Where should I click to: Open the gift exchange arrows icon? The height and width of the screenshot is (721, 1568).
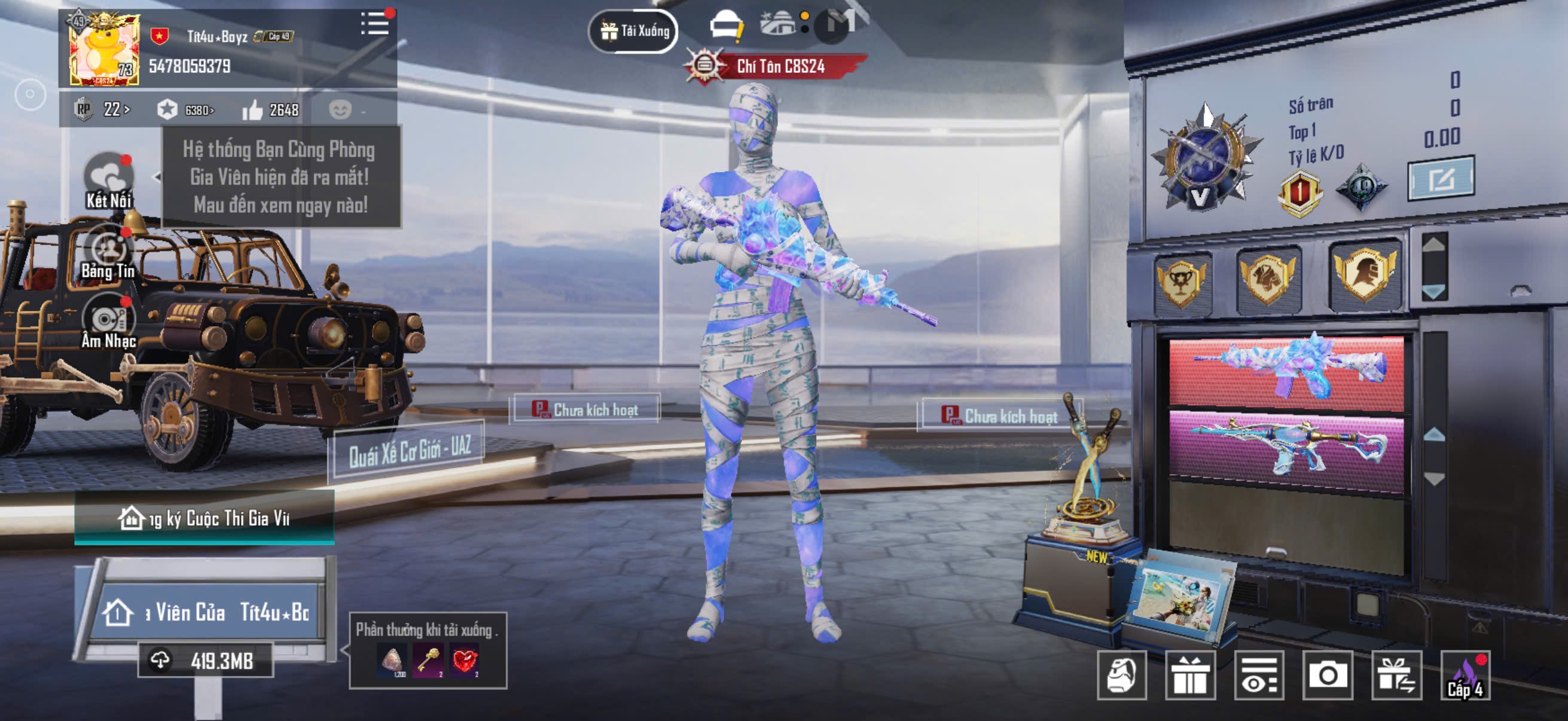point(1396,676)
